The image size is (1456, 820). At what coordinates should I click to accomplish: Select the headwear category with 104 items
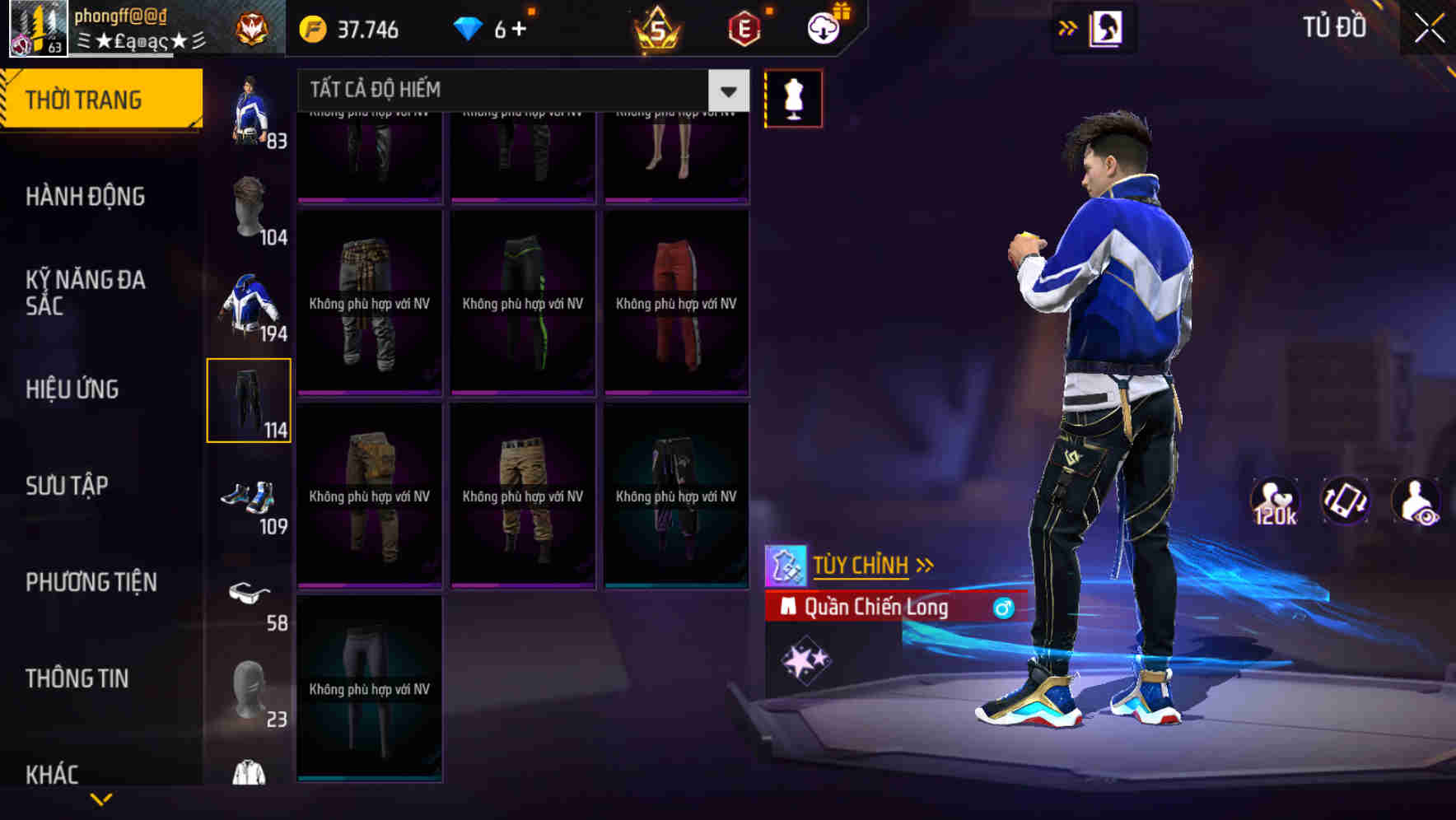251,207
